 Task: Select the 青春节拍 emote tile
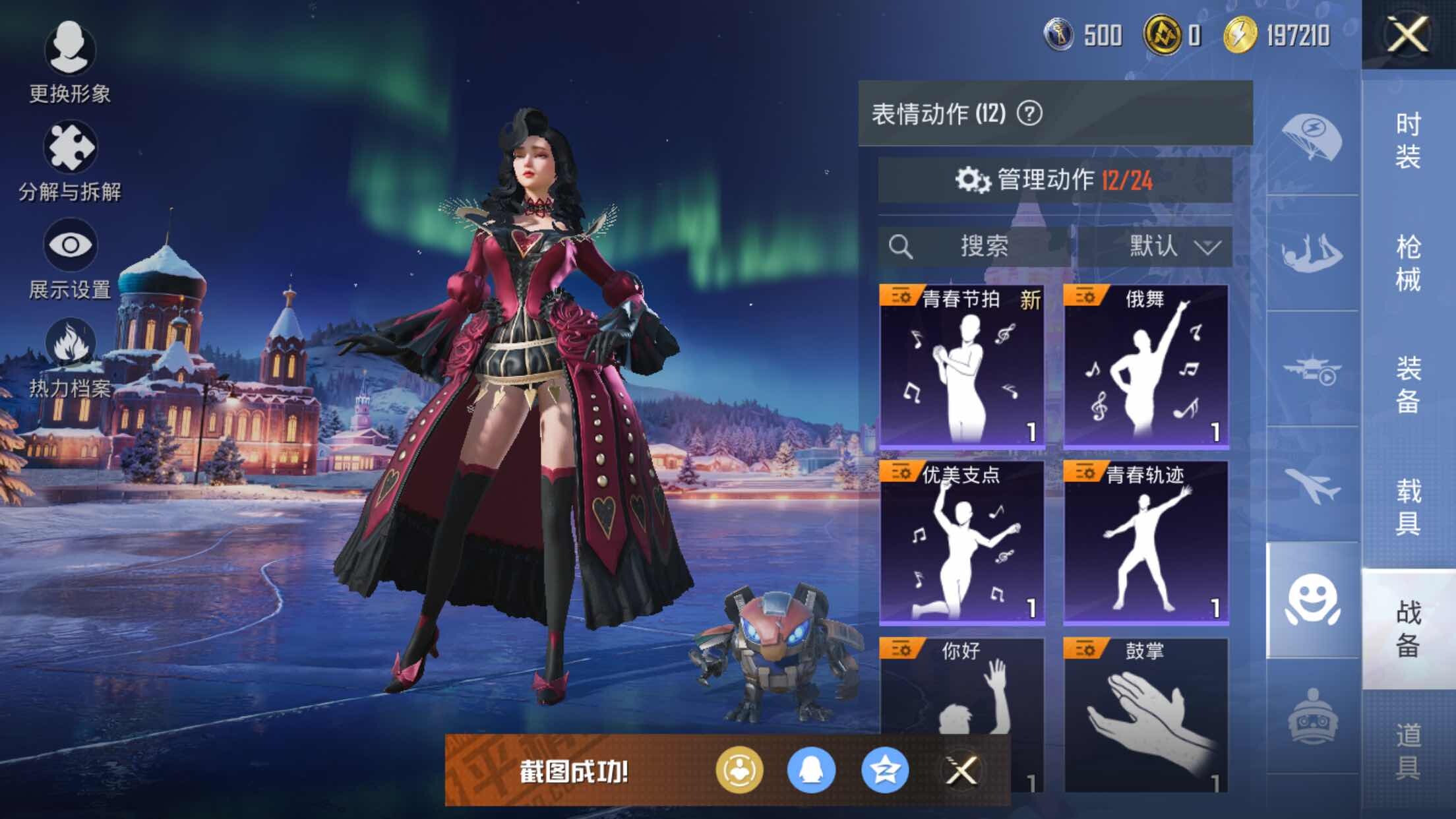coord(961,367)
